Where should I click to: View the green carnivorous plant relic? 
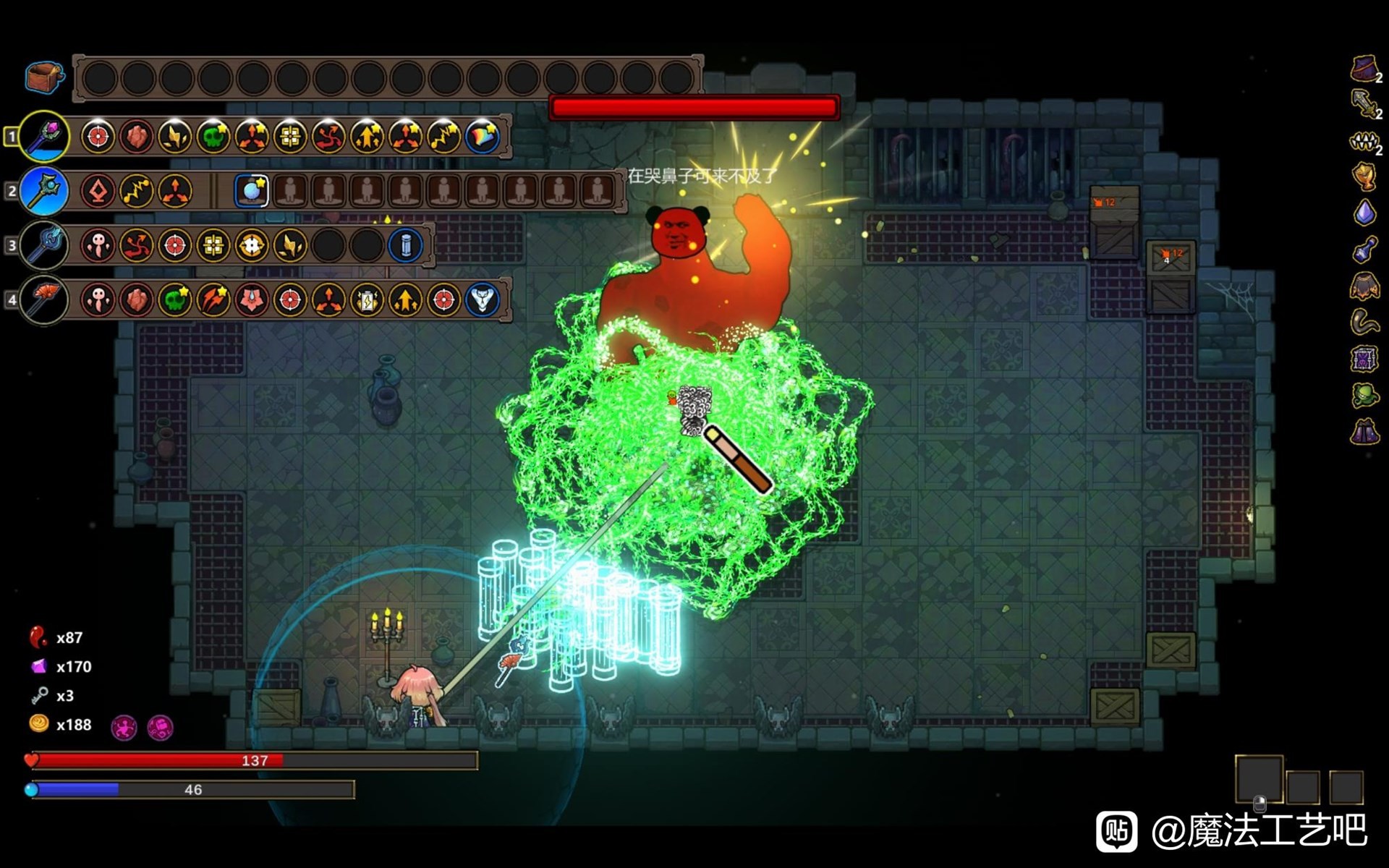(1364, 395)
